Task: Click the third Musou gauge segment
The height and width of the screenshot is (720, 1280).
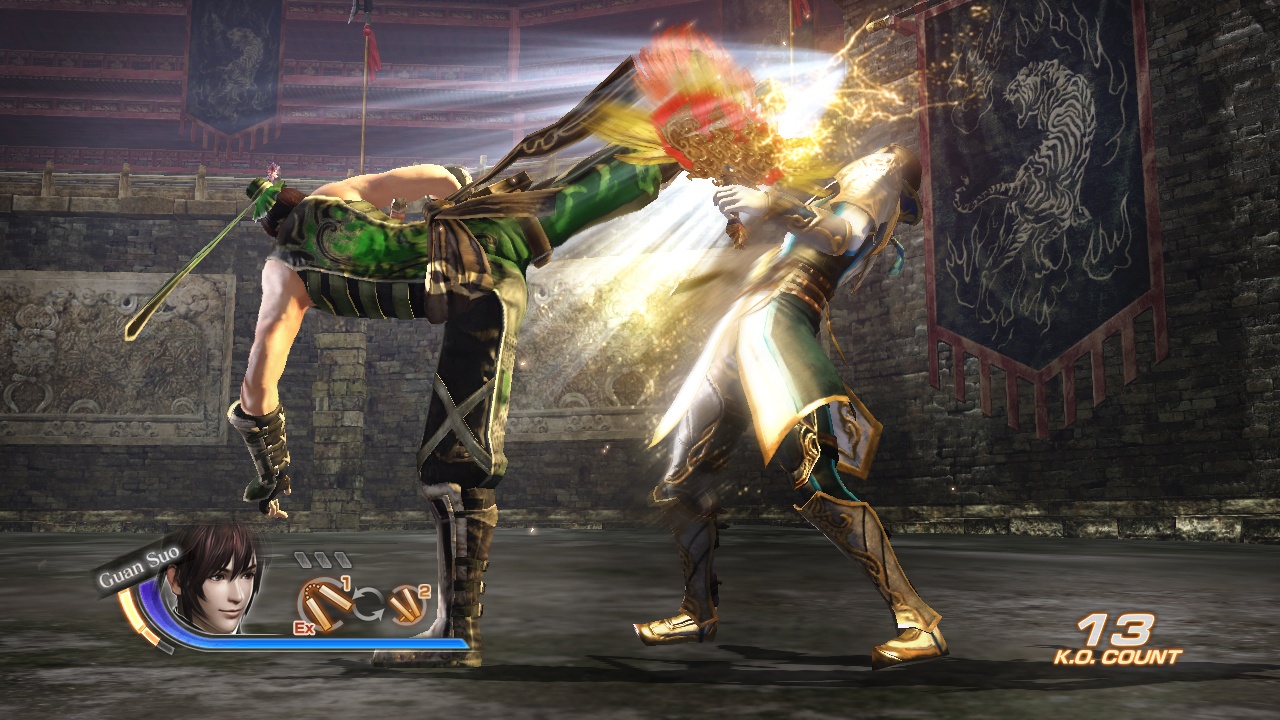Action: (x=341, y=560)
